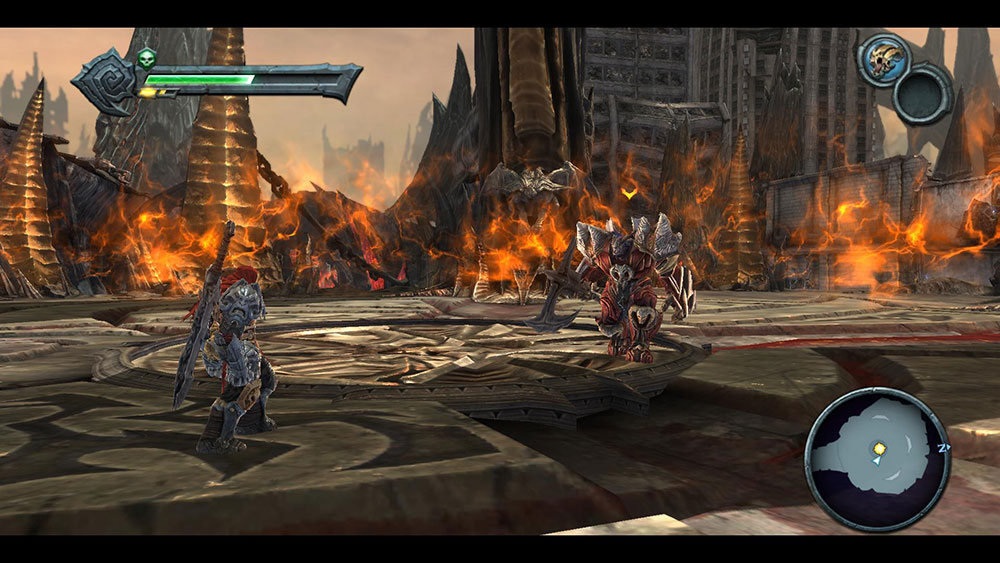Click the empty round gear slot

pyautogui.click(x=923, y=94)
